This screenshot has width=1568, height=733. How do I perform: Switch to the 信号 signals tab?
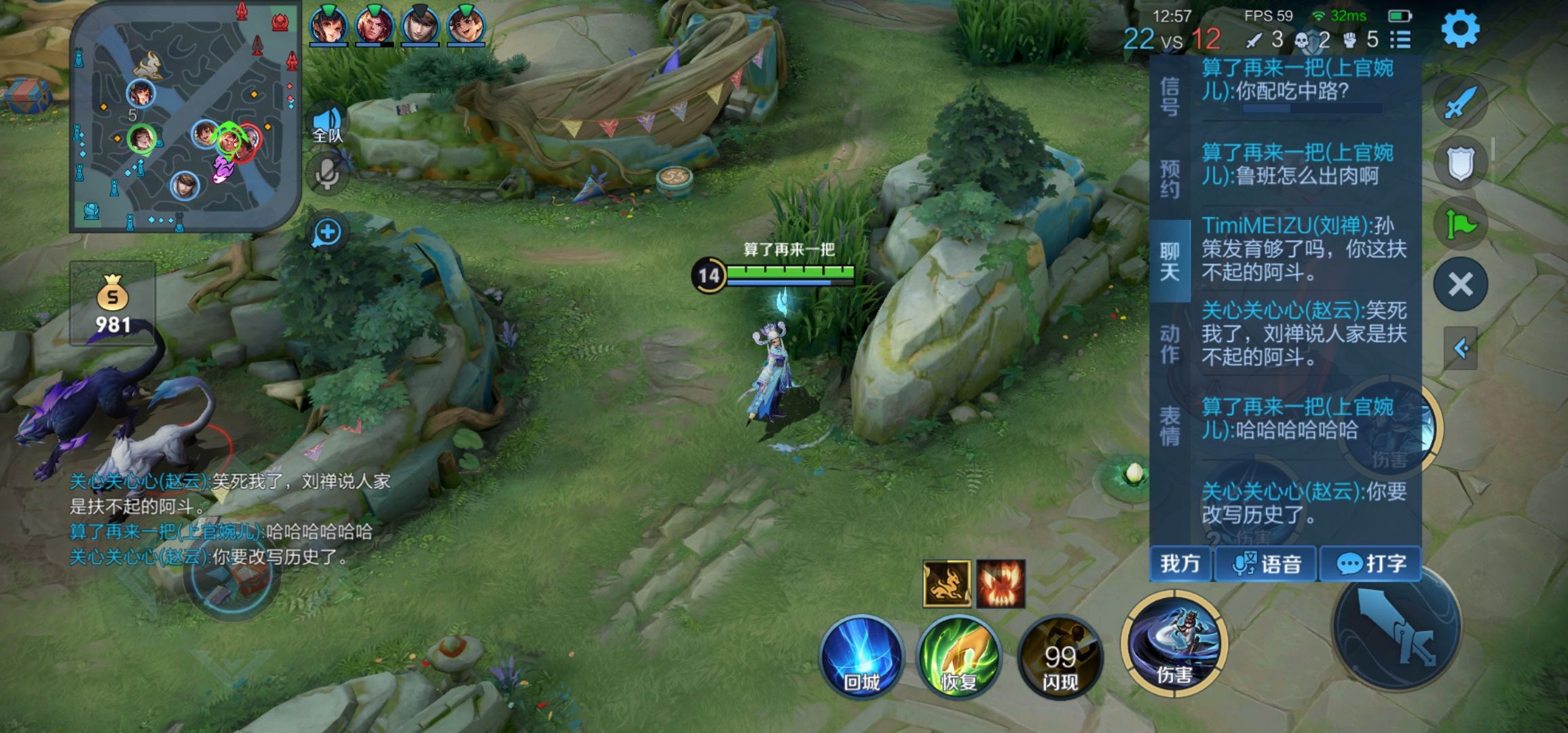[1170, 96]
